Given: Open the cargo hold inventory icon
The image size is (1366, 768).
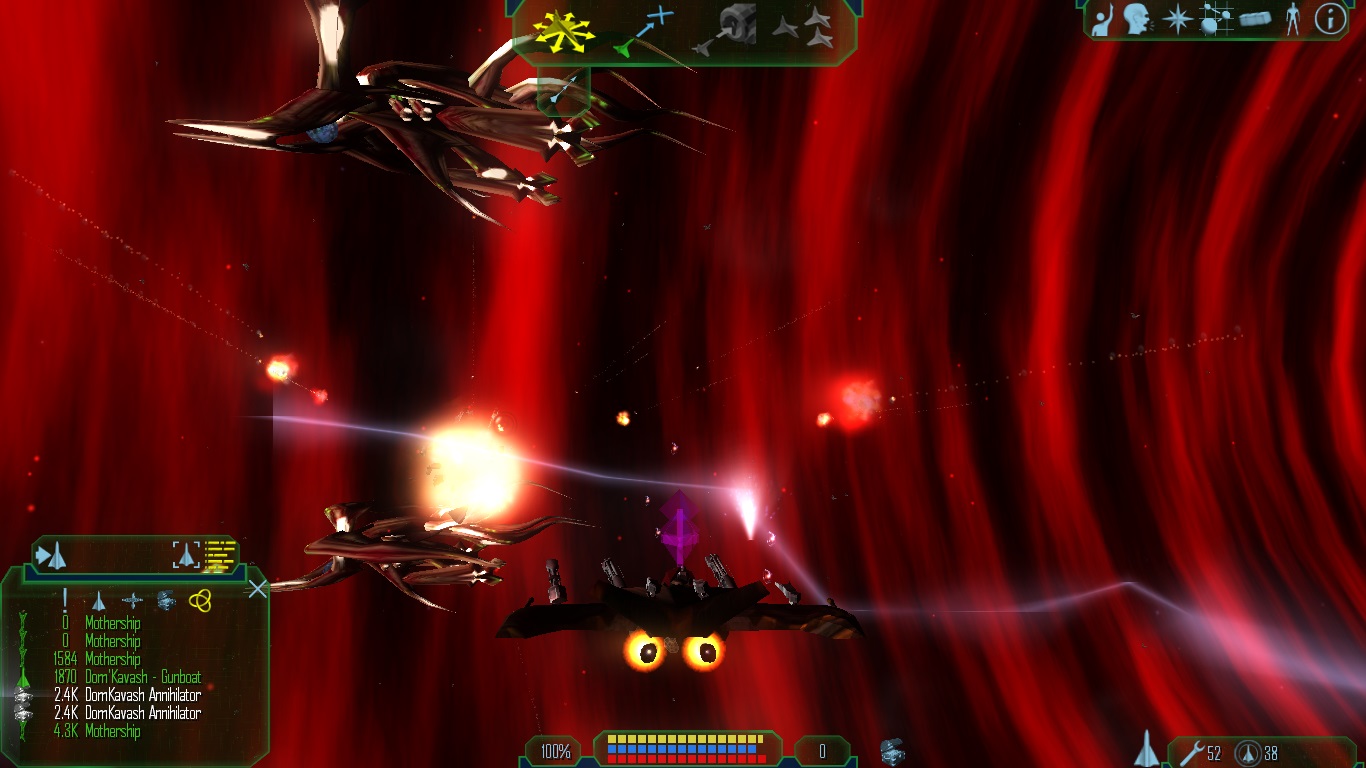Looking at the screenshot, I should pyautogui.click(x=1256, y=19).
